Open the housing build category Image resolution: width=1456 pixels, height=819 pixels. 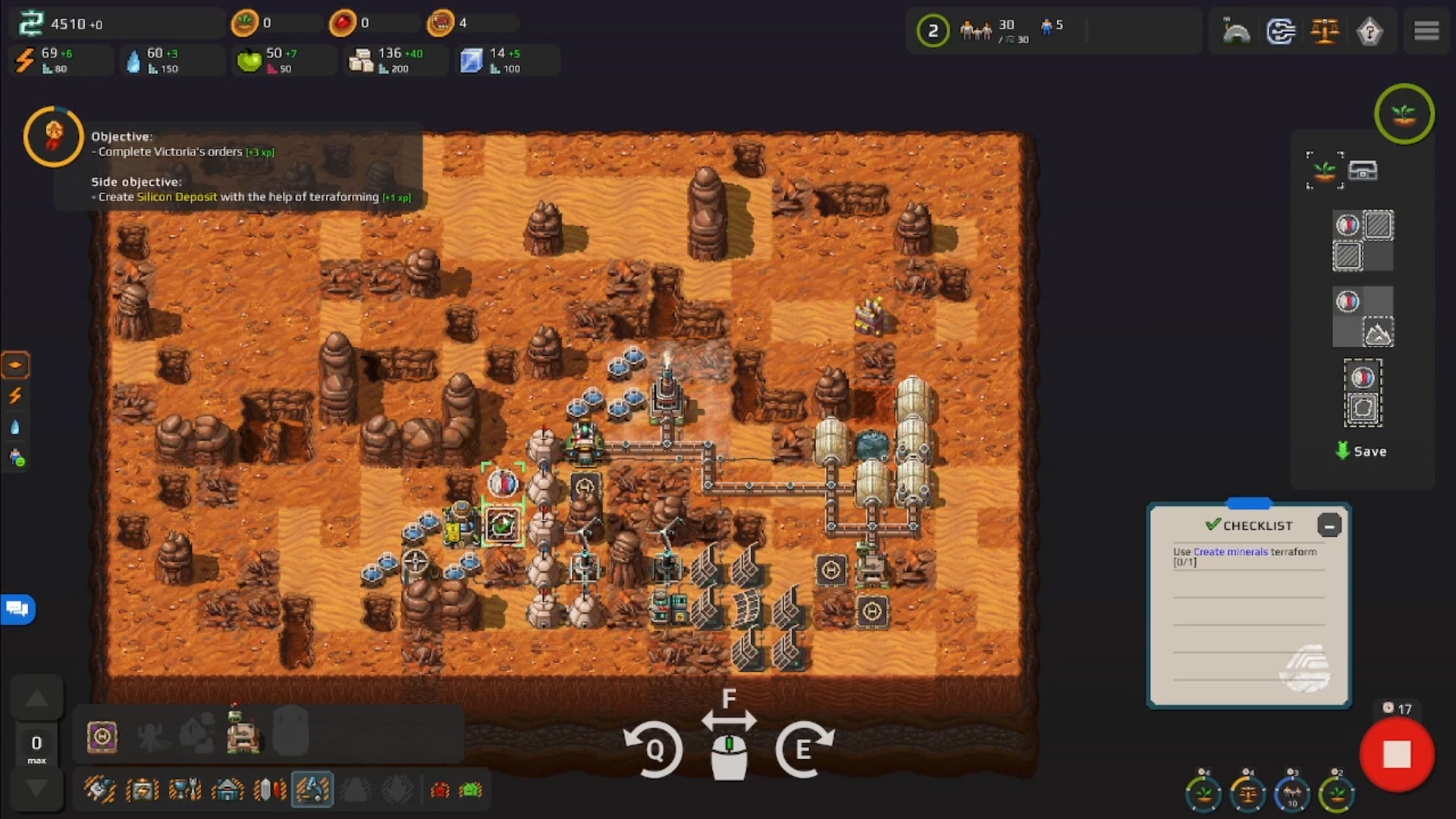click(x=227, y=790)
